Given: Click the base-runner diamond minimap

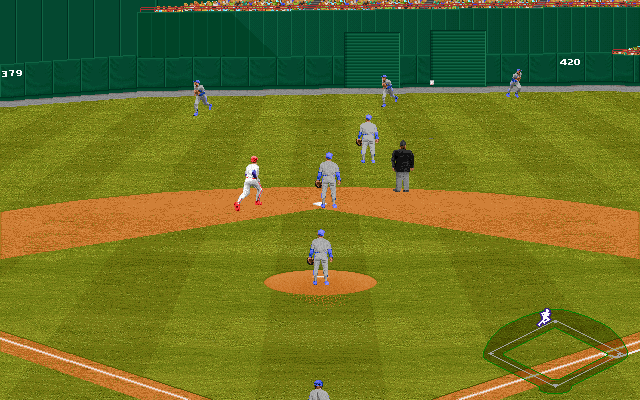Looking at the screenshot, I should (x=555, y=350).
